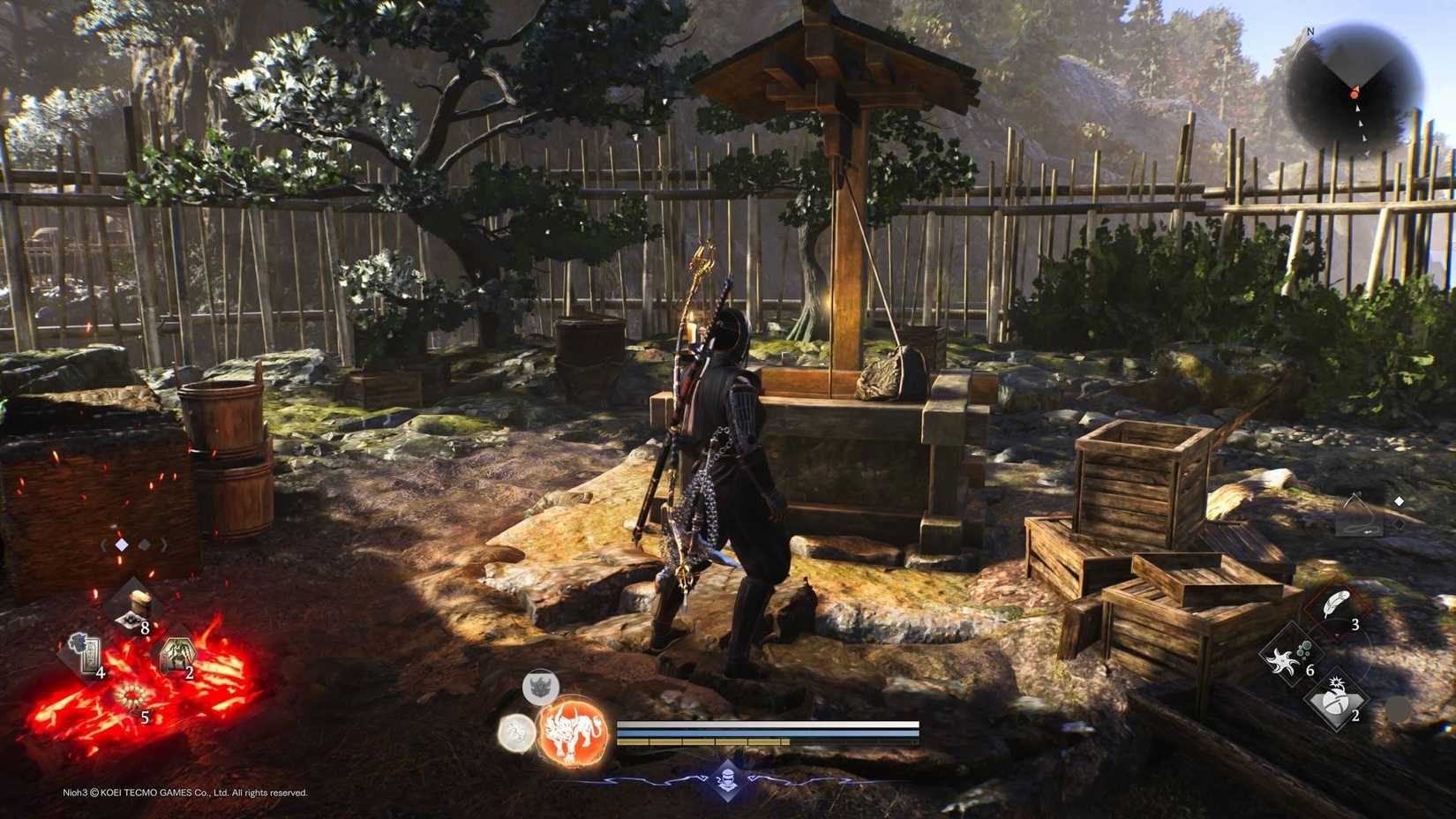Click the yellow segmented ki gauge

click(699, 741)
